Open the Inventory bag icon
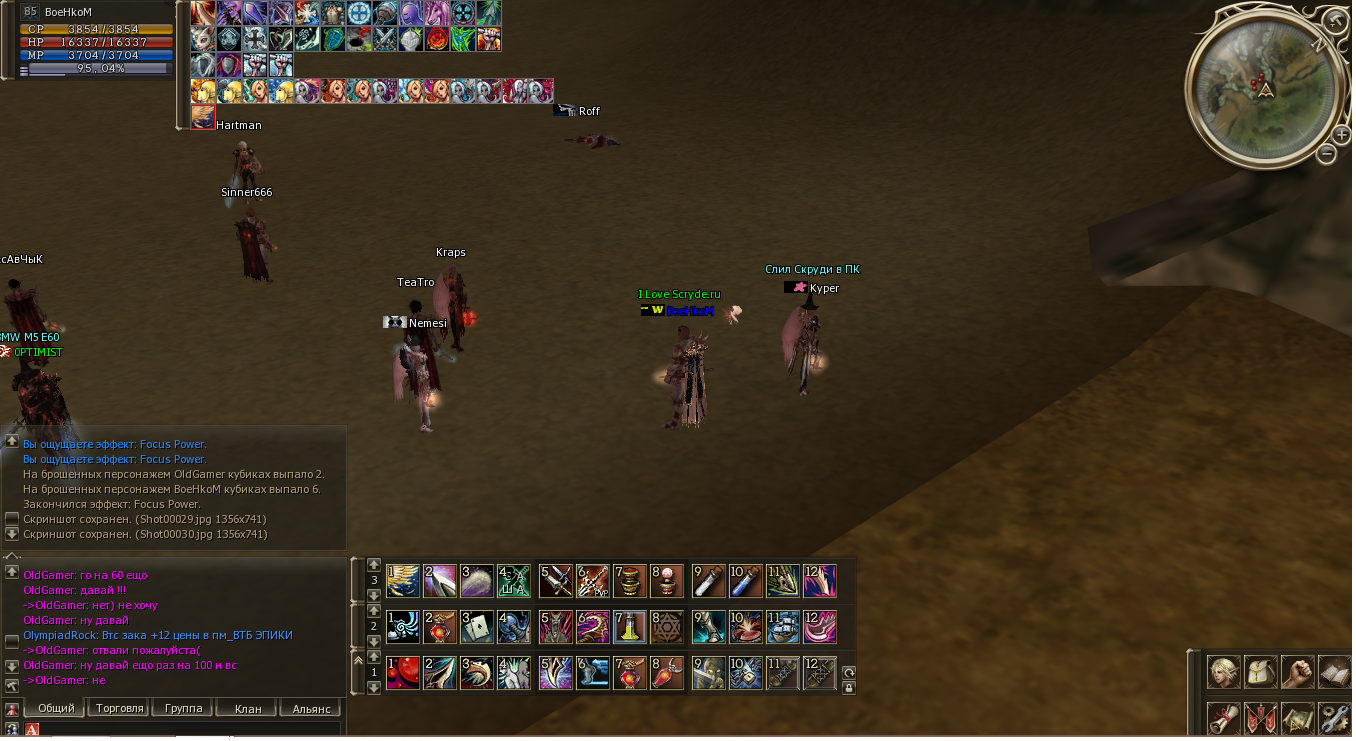Image resolution: width=1356 pixels, height=741 pixels. coord(1260,672)
